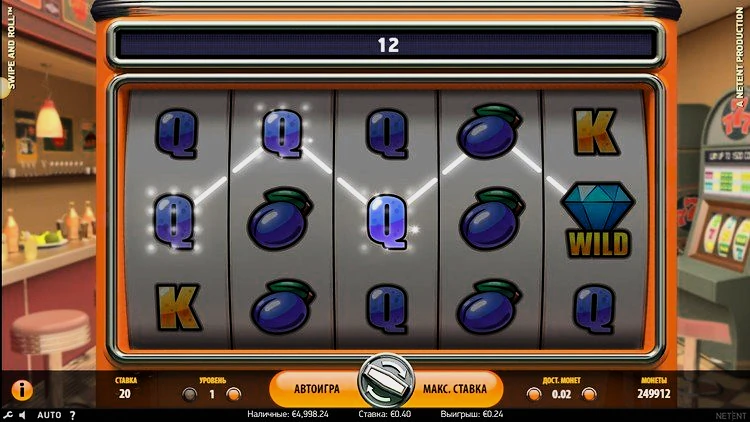Screen dimensions: 750x422
Task: Open the orange info paytable button
Action: point(21,389)
